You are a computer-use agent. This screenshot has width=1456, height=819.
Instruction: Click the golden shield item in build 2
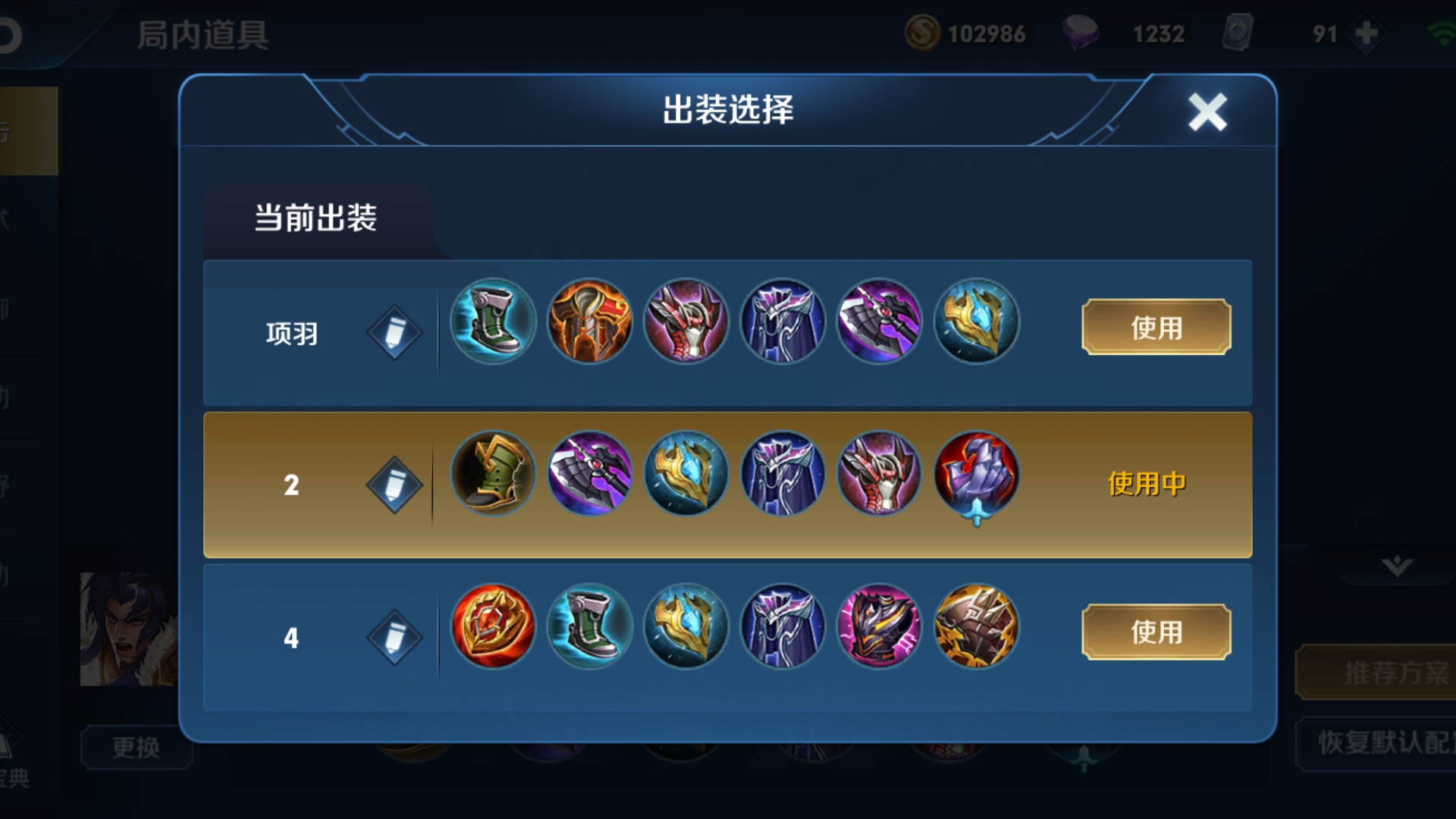(x=685, y=473)
